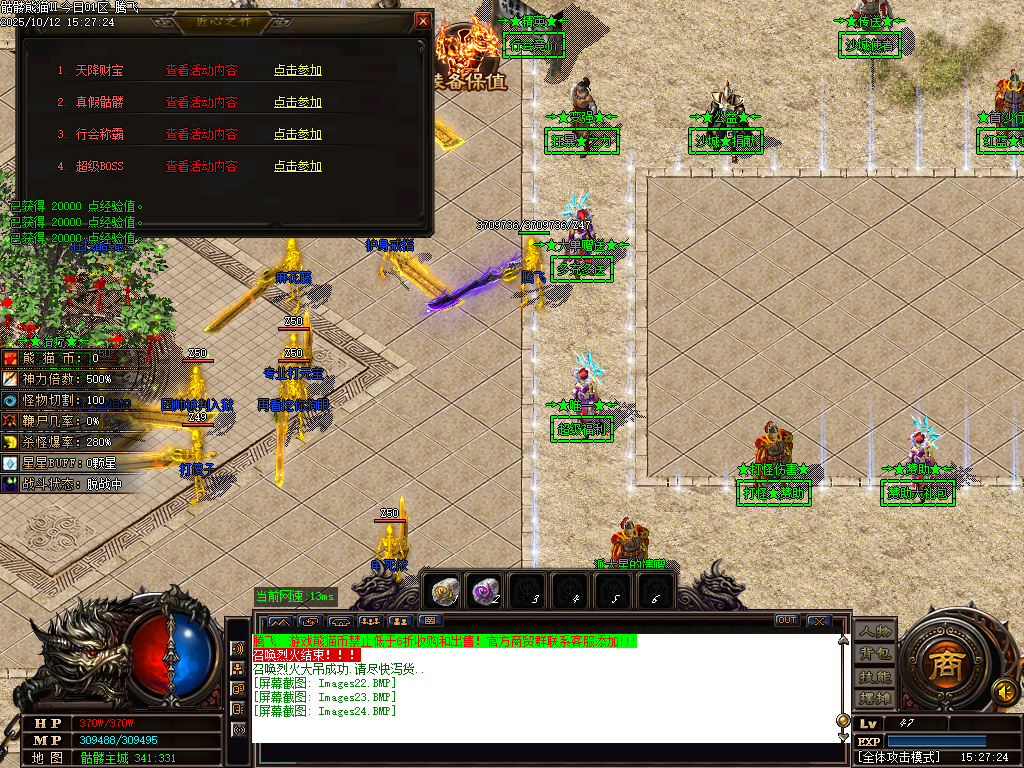The height and width of the screenshot is (768, 1024).
Task: Join the 天降财宝 event via 点击参加
Action: click(298, 71)
